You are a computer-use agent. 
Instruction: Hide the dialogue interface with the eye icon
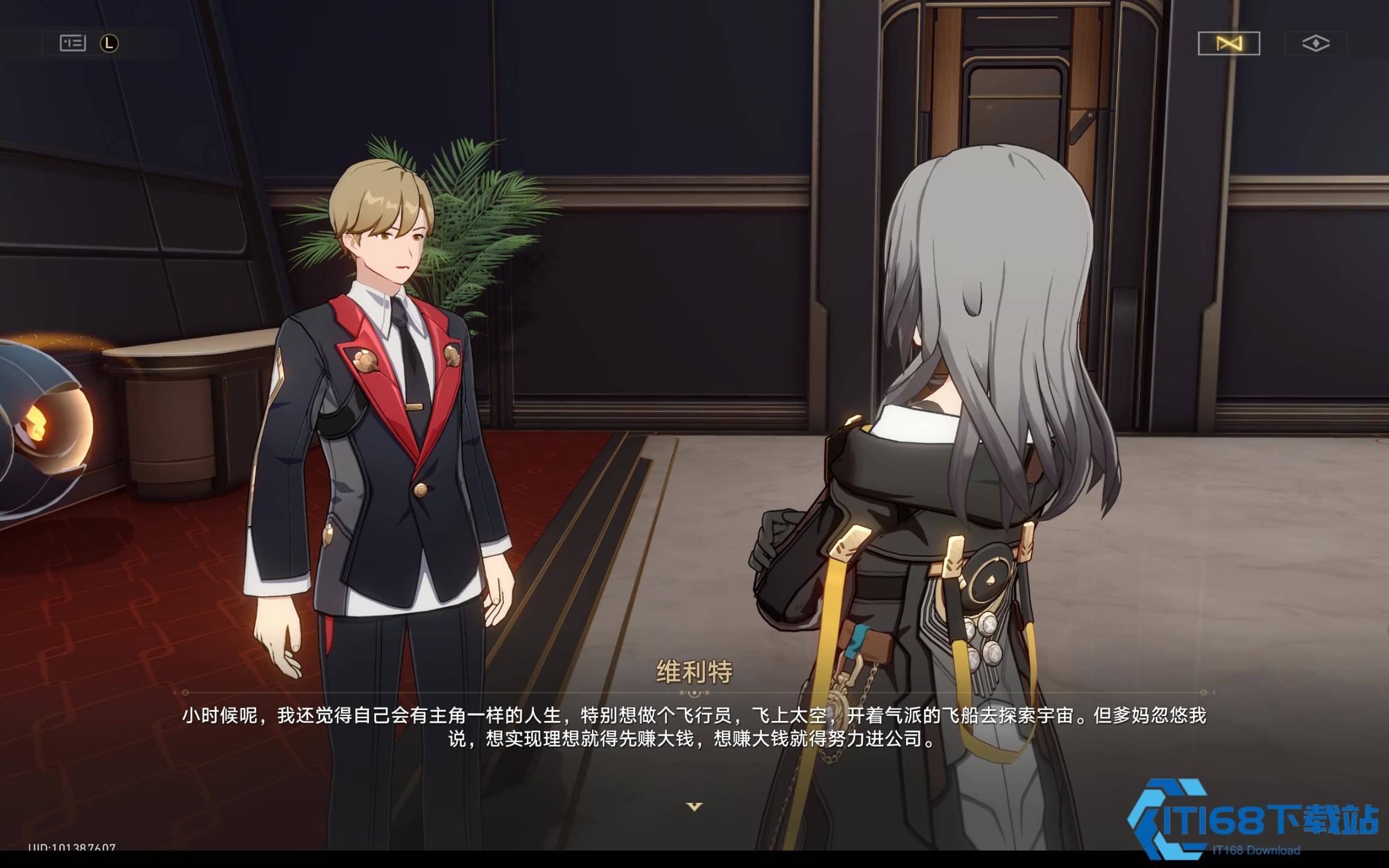pos(1315,43)
